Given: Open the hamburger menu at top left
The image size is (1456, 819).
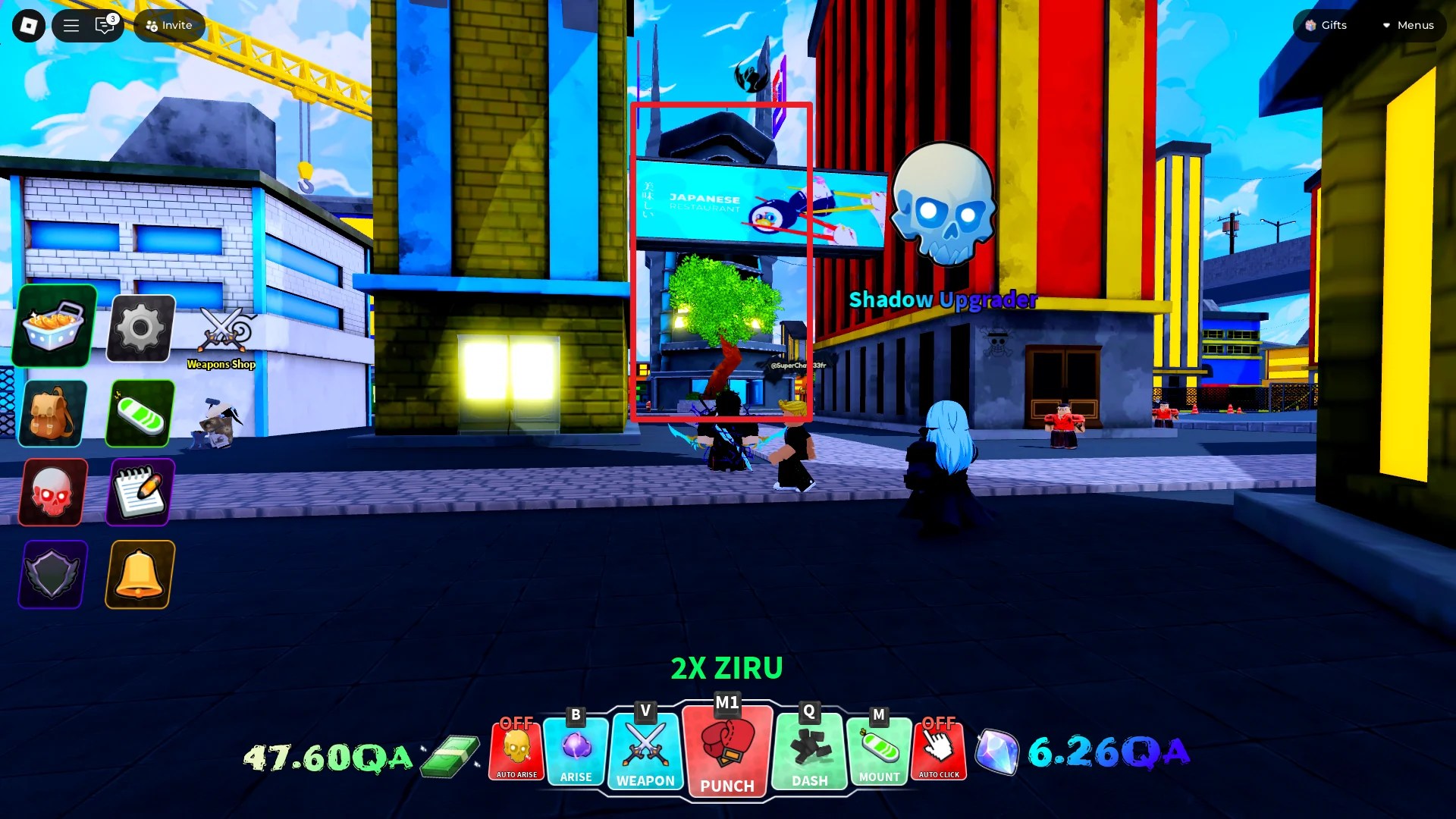Looking at the screenshot, I should point(71,25).
